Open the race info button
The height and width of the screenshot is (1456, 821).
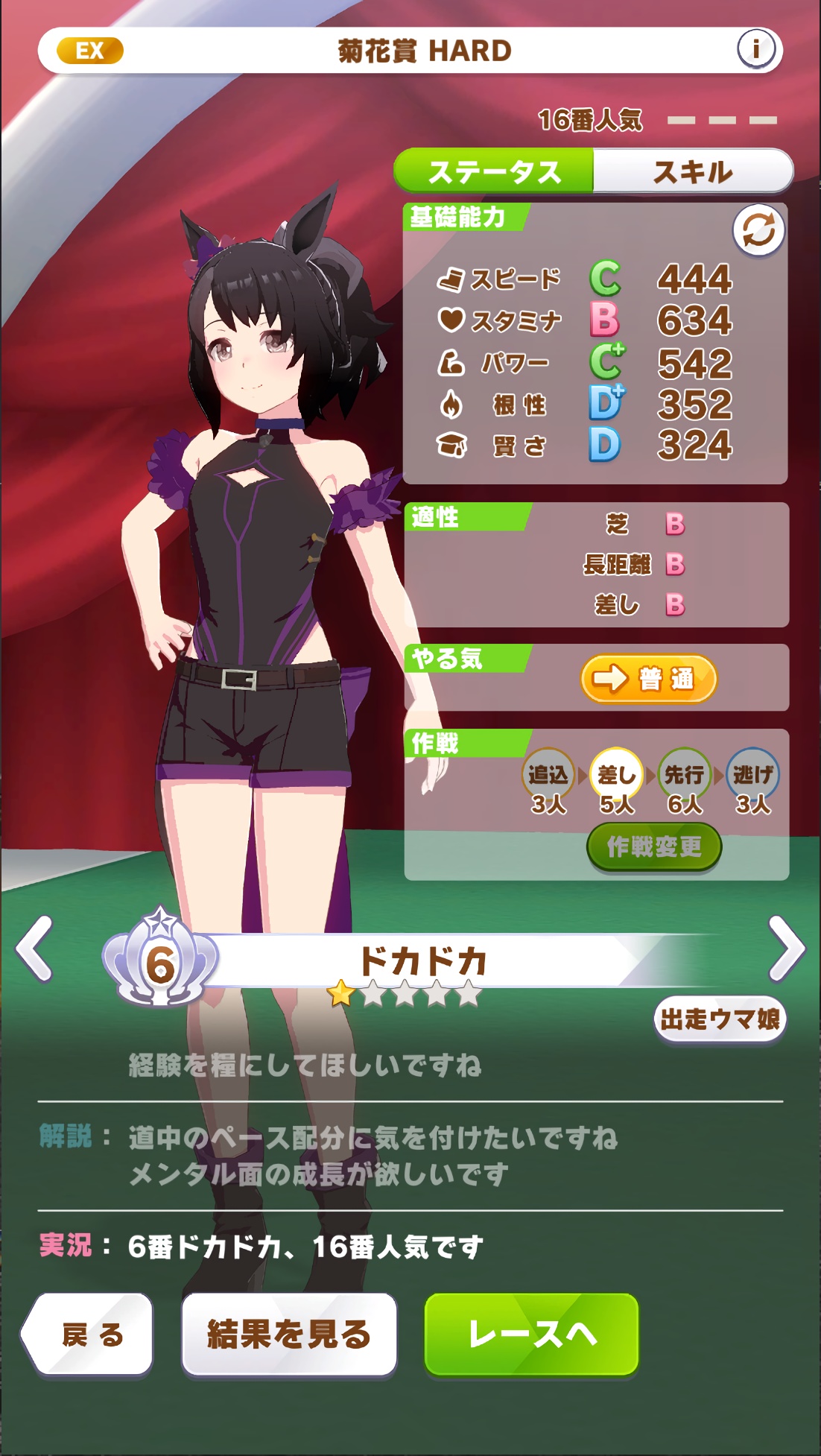756,50
